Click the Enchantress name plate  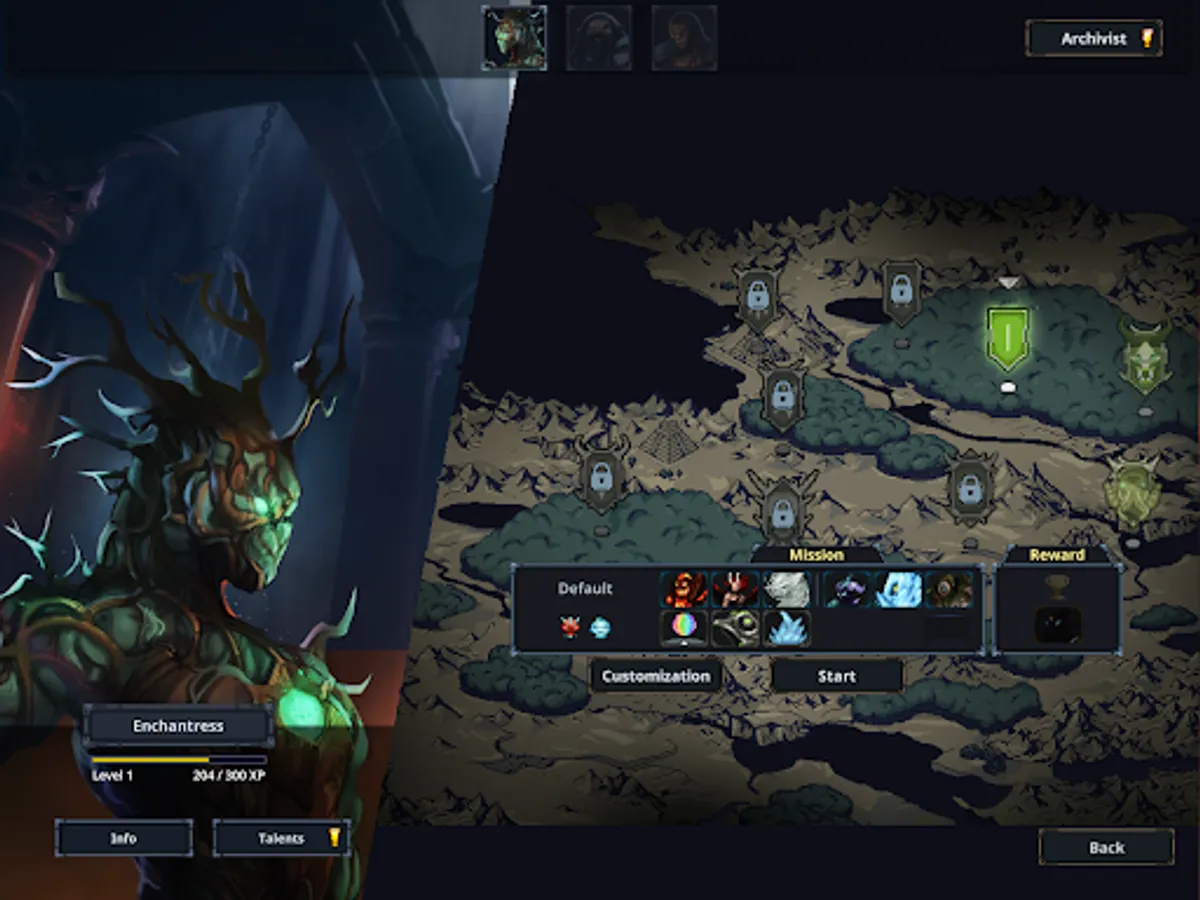[178, 726]
